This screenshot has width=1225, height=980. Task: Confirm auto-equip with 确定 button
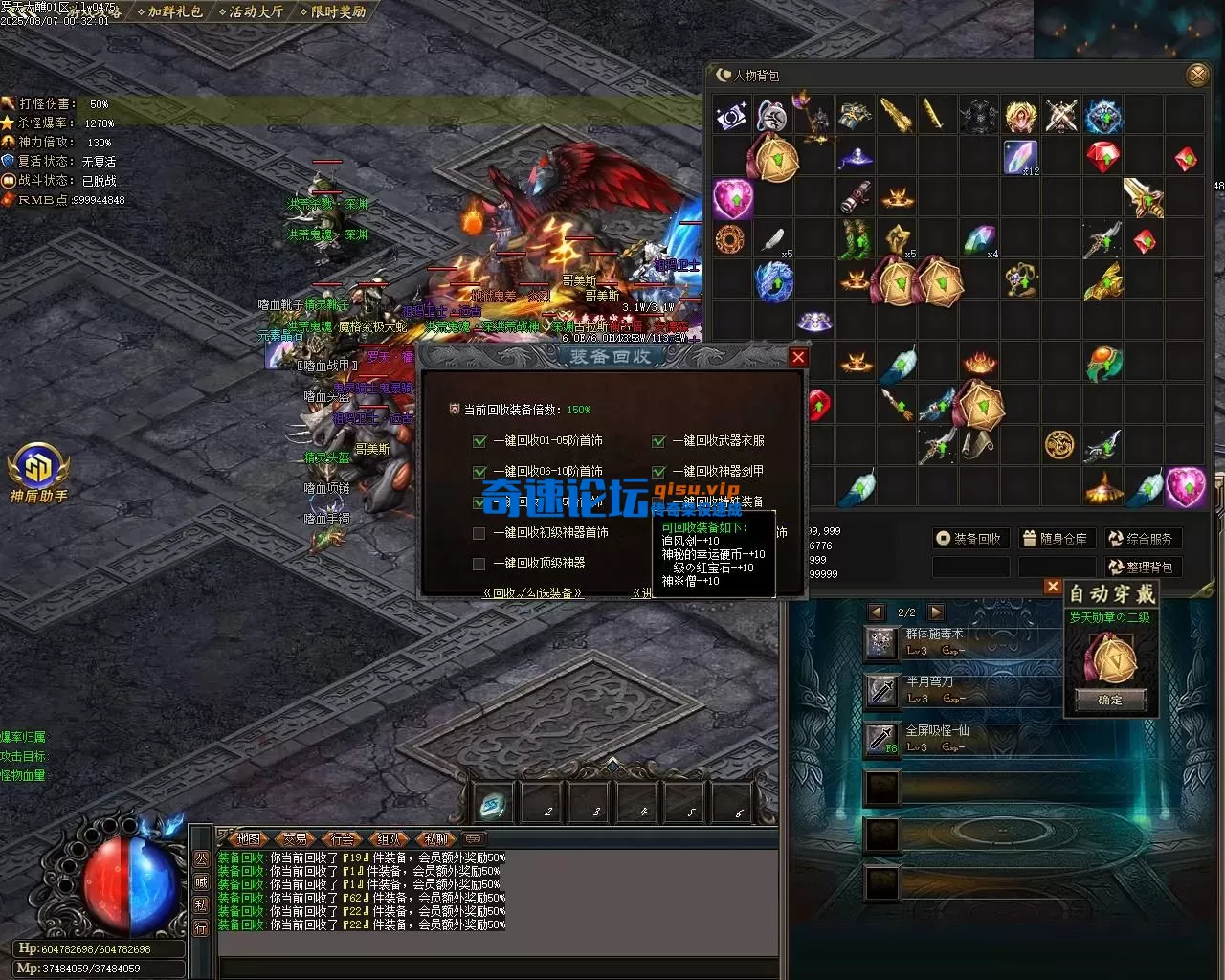(1110, 701)
